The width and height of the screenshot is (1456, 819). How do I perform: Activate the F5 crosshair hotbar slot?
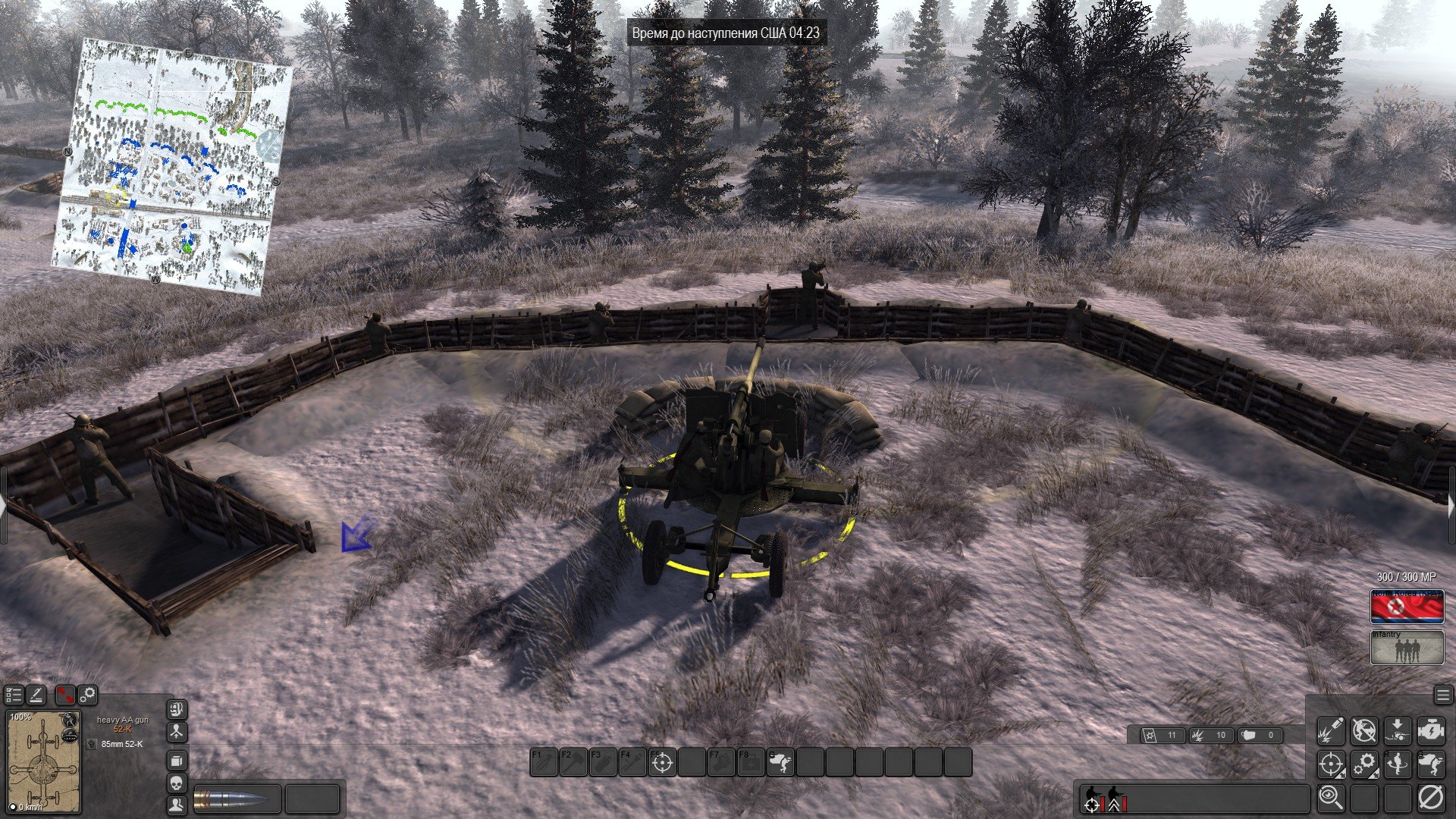pyautogui.click(x=662, y=762)
